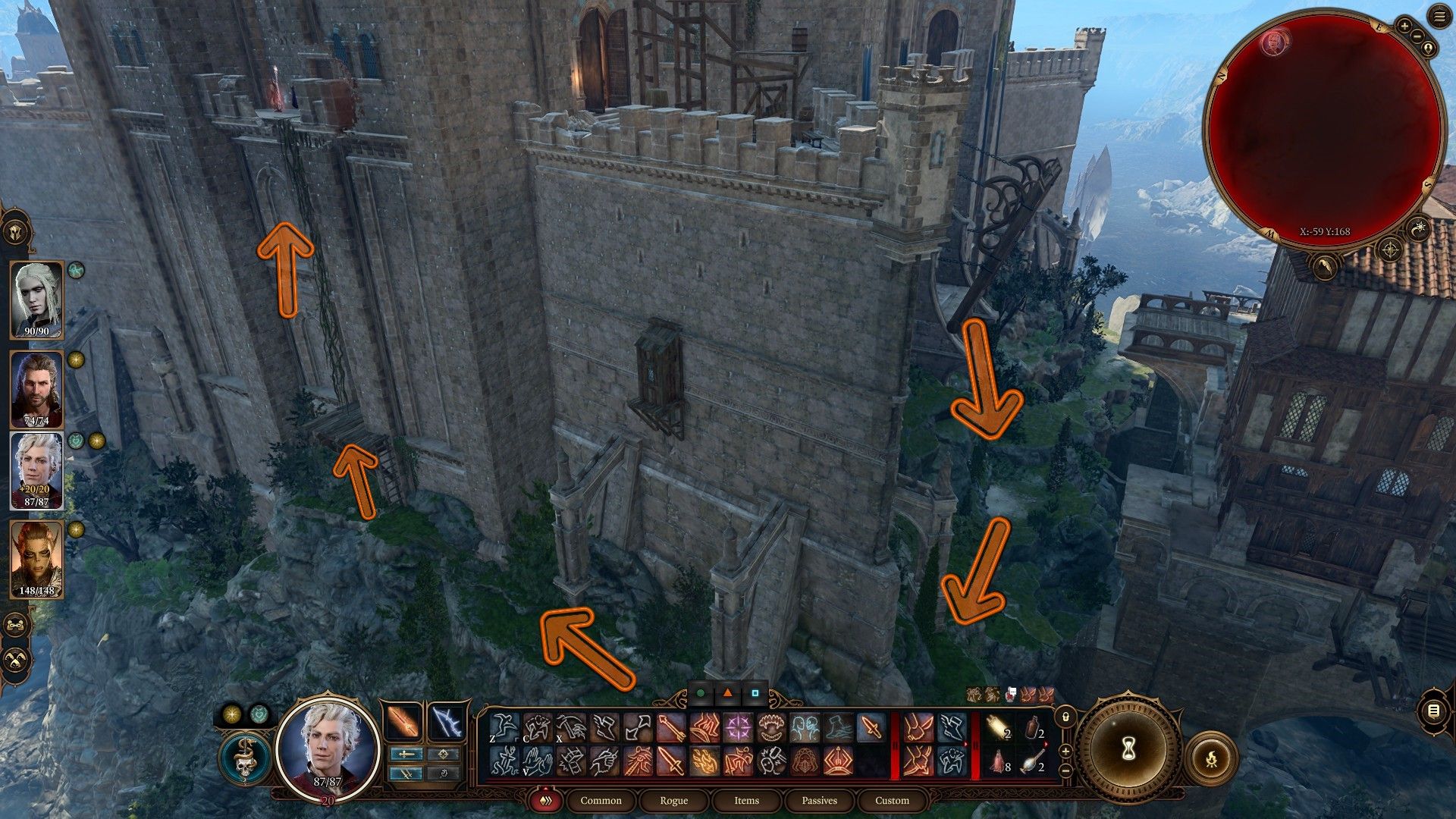Switch to the Custom hotbar tab
Viewport: 1456px width, 819px height.
pos(892,801)
